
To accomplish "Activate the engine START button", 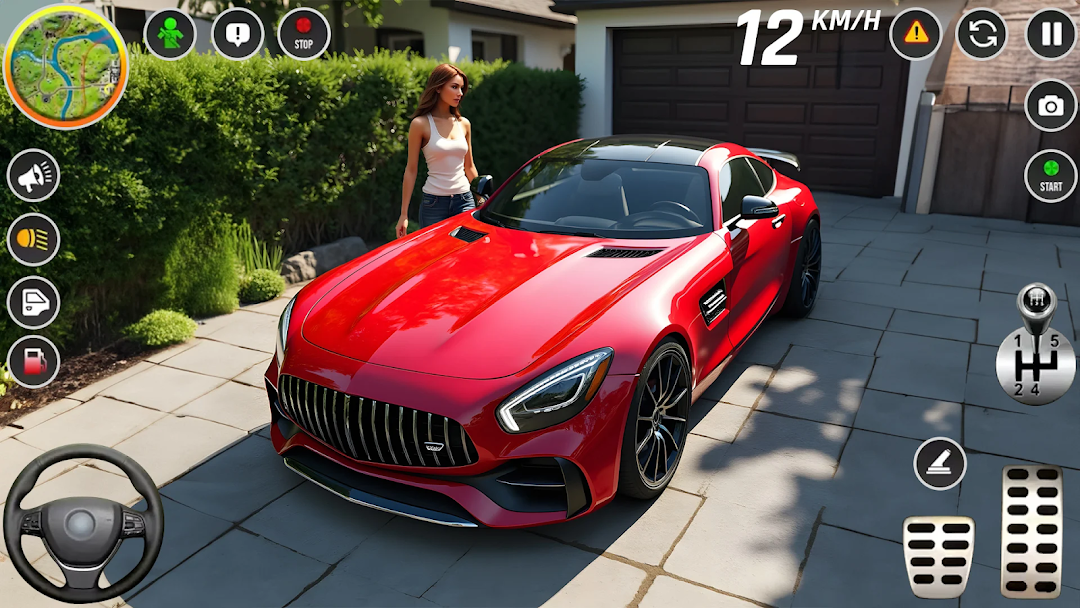I will [1051, 175].
